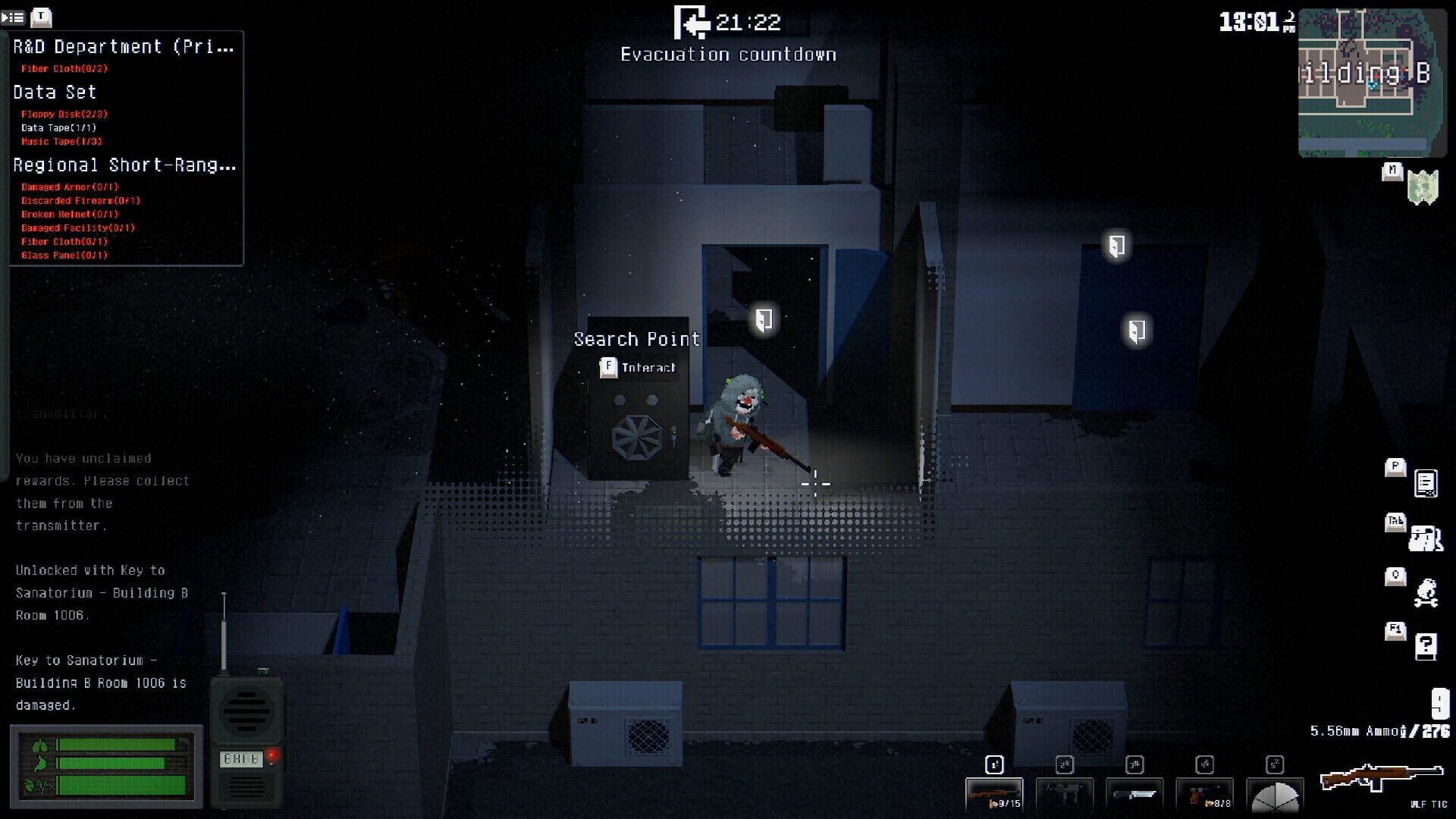Select the knife in weapon slot 3
This screenshot has height=819, width=1456.
tap(1134, 793)
